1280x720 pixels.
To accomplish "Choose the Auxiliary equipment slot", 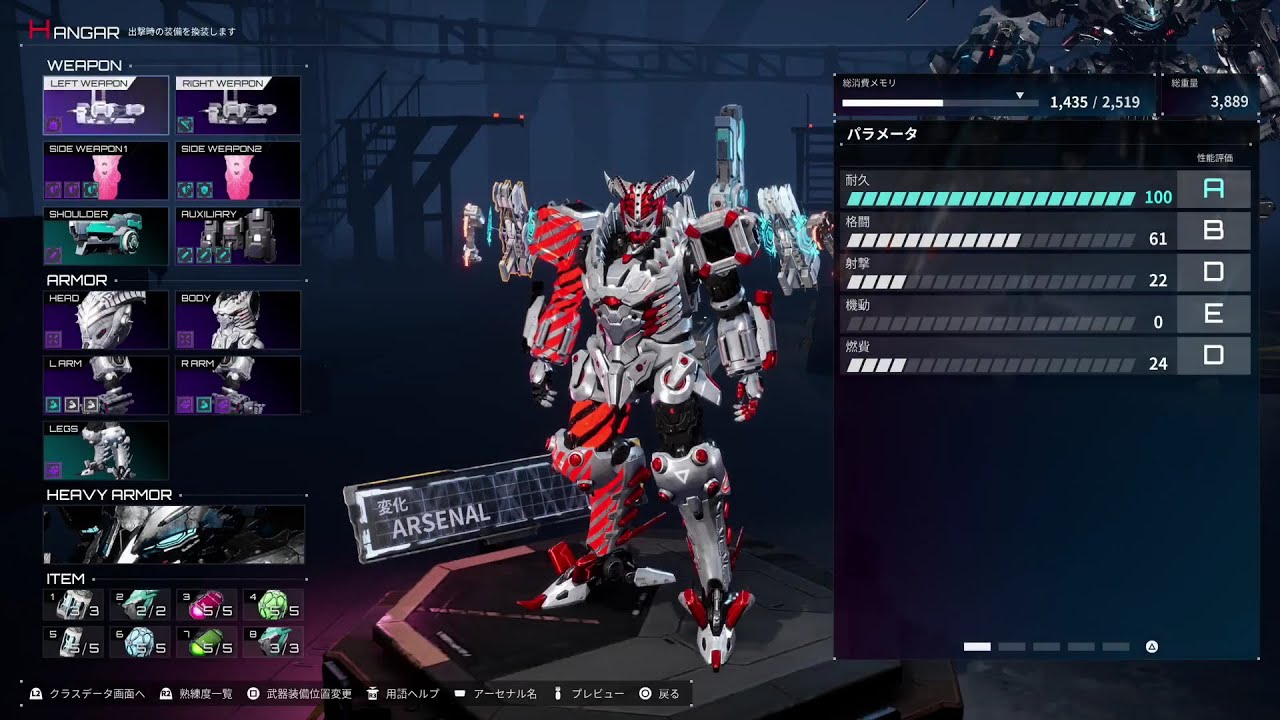I will (x=238, y=236).
